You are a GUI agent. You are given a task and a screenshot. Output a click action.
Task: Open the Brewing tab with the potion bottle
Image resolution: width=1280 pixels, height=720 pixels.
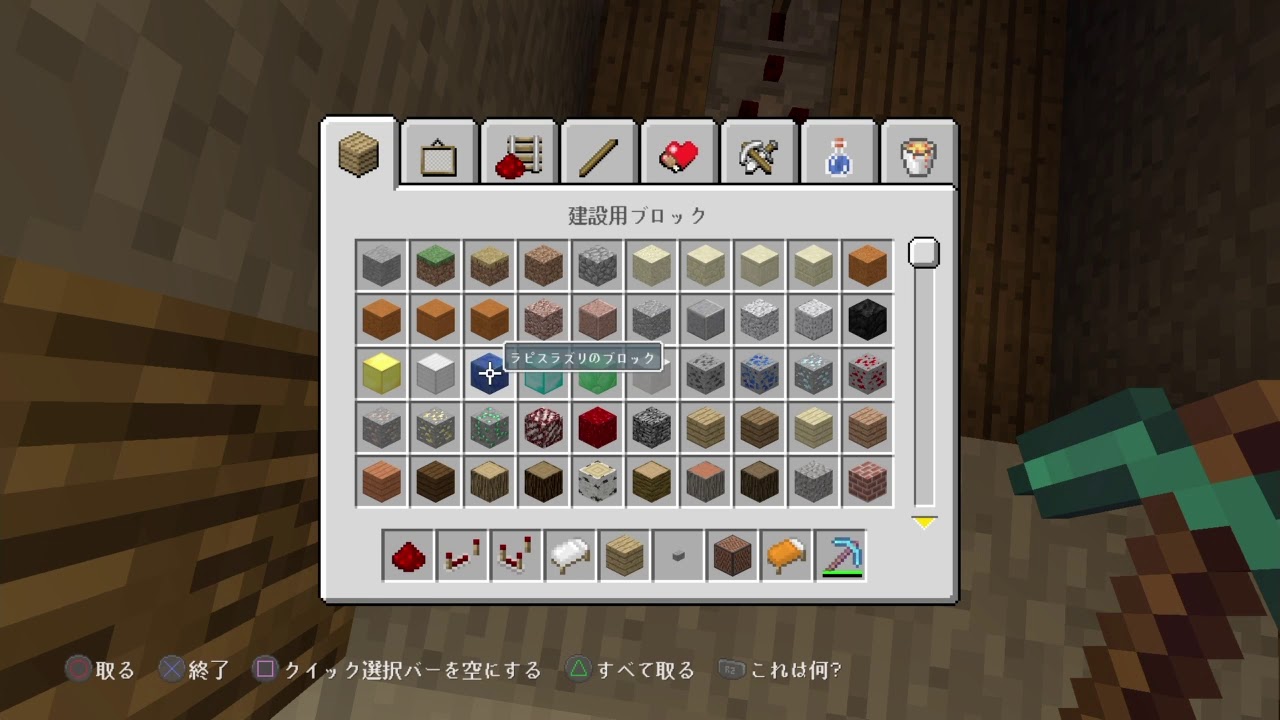coord(839,152)
